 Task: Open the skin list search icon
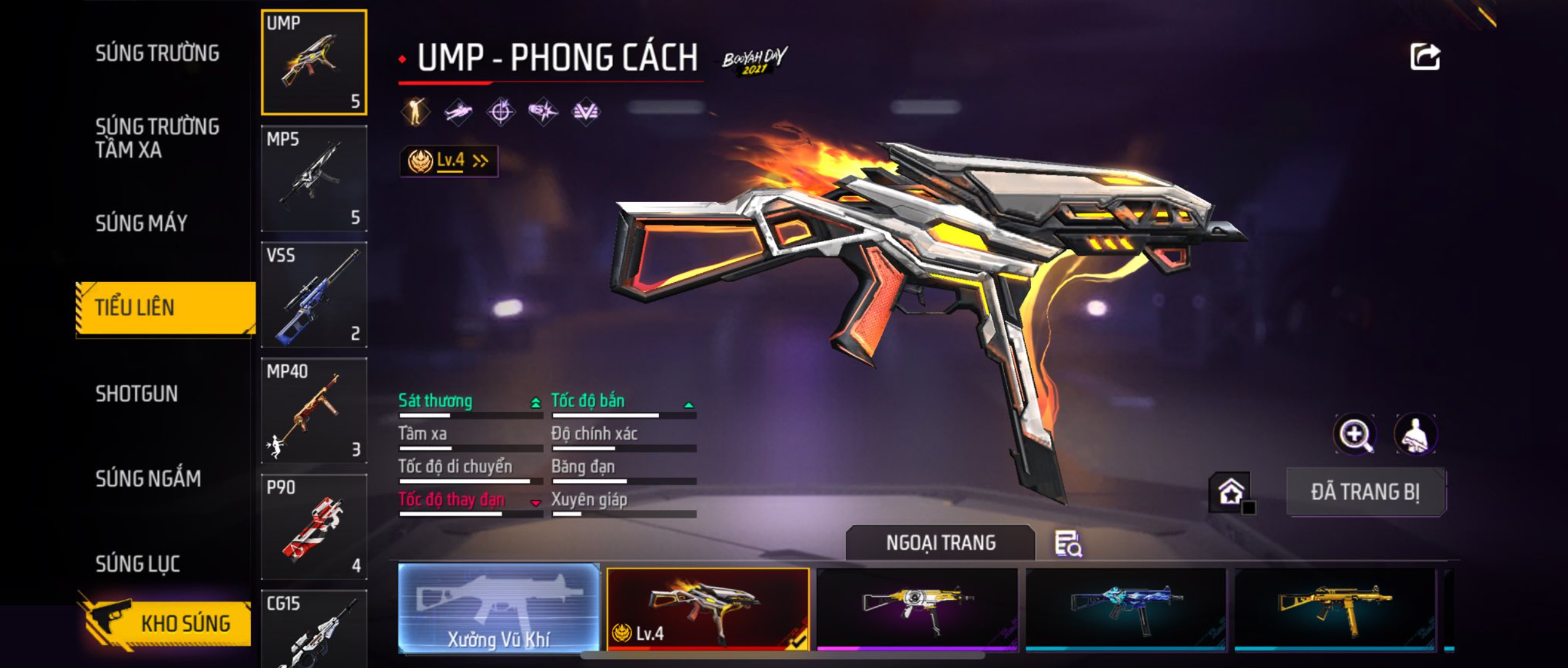coord(1068,544)
